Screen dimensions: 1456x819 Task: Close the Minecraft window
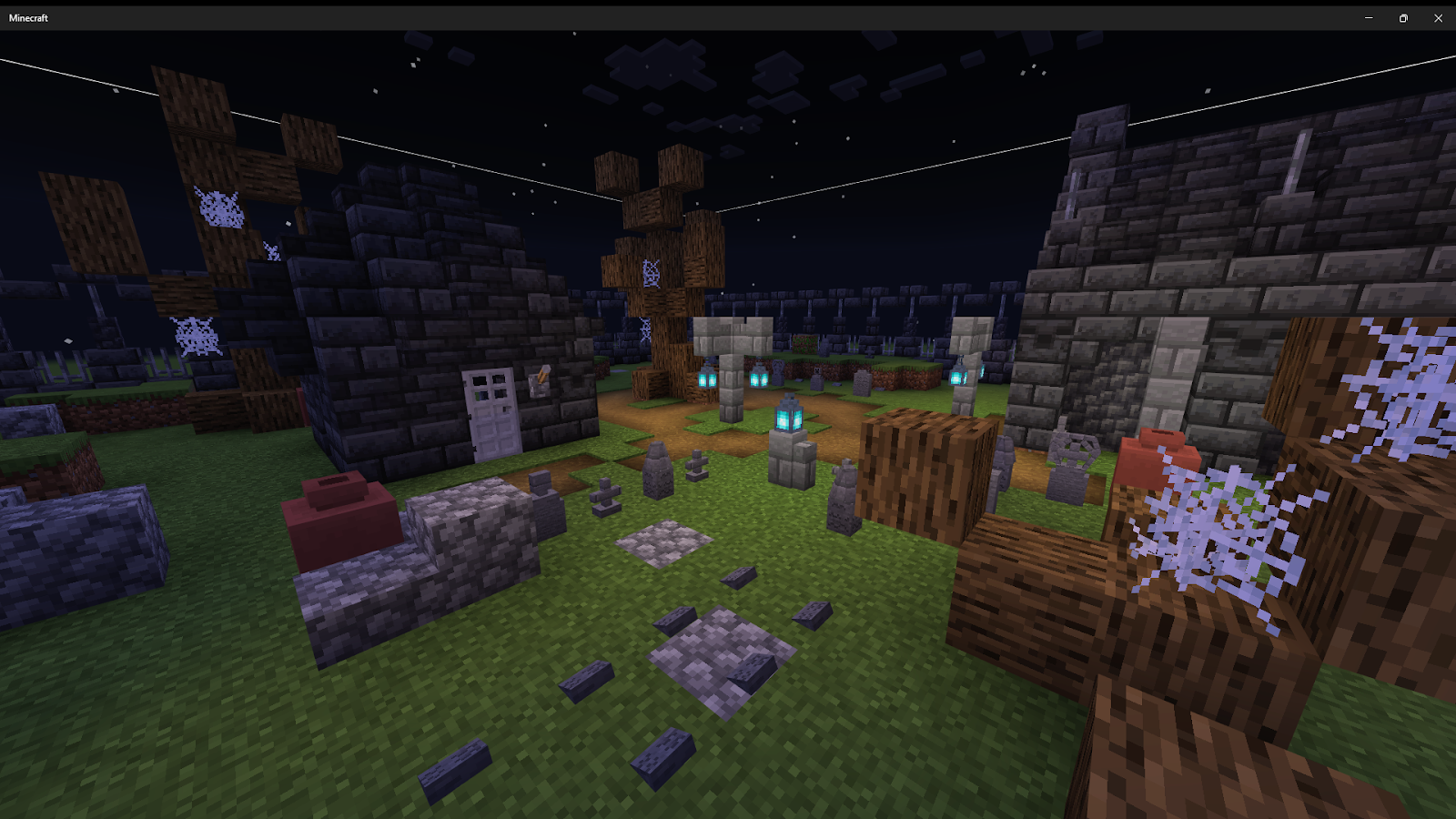click(x=1438, y=18)
